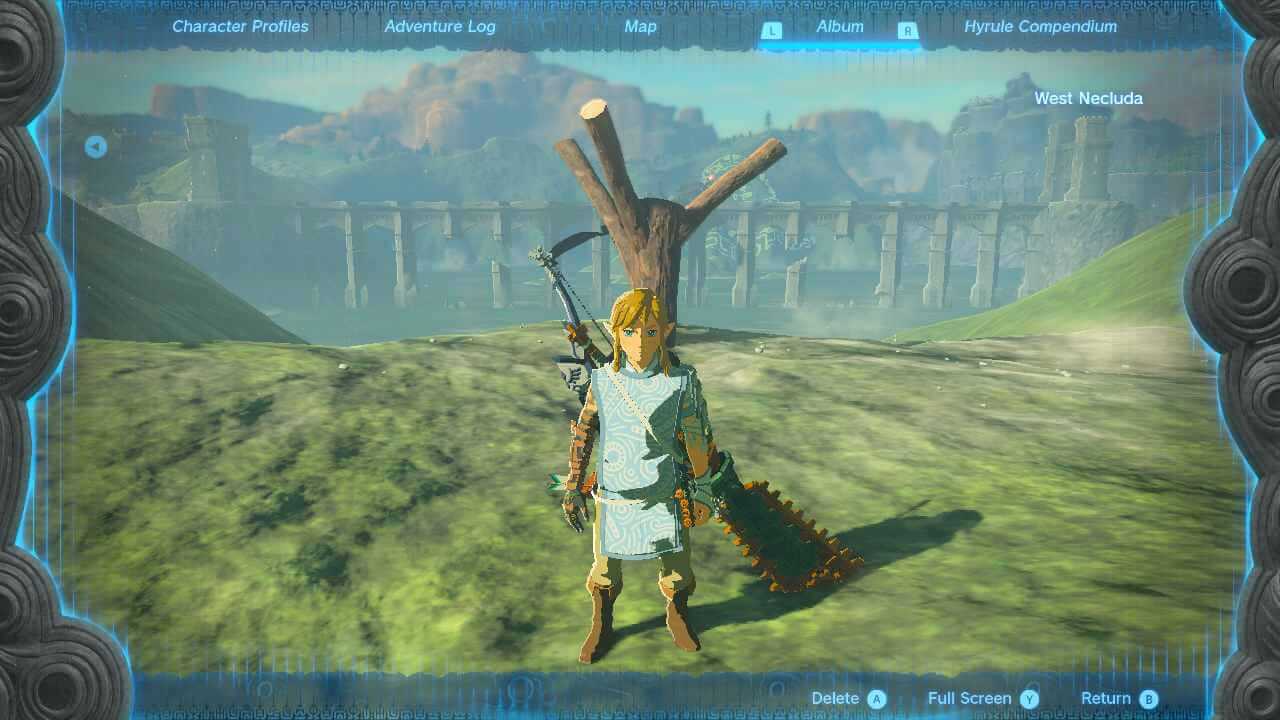Delete the current photo

pos(833,698)
